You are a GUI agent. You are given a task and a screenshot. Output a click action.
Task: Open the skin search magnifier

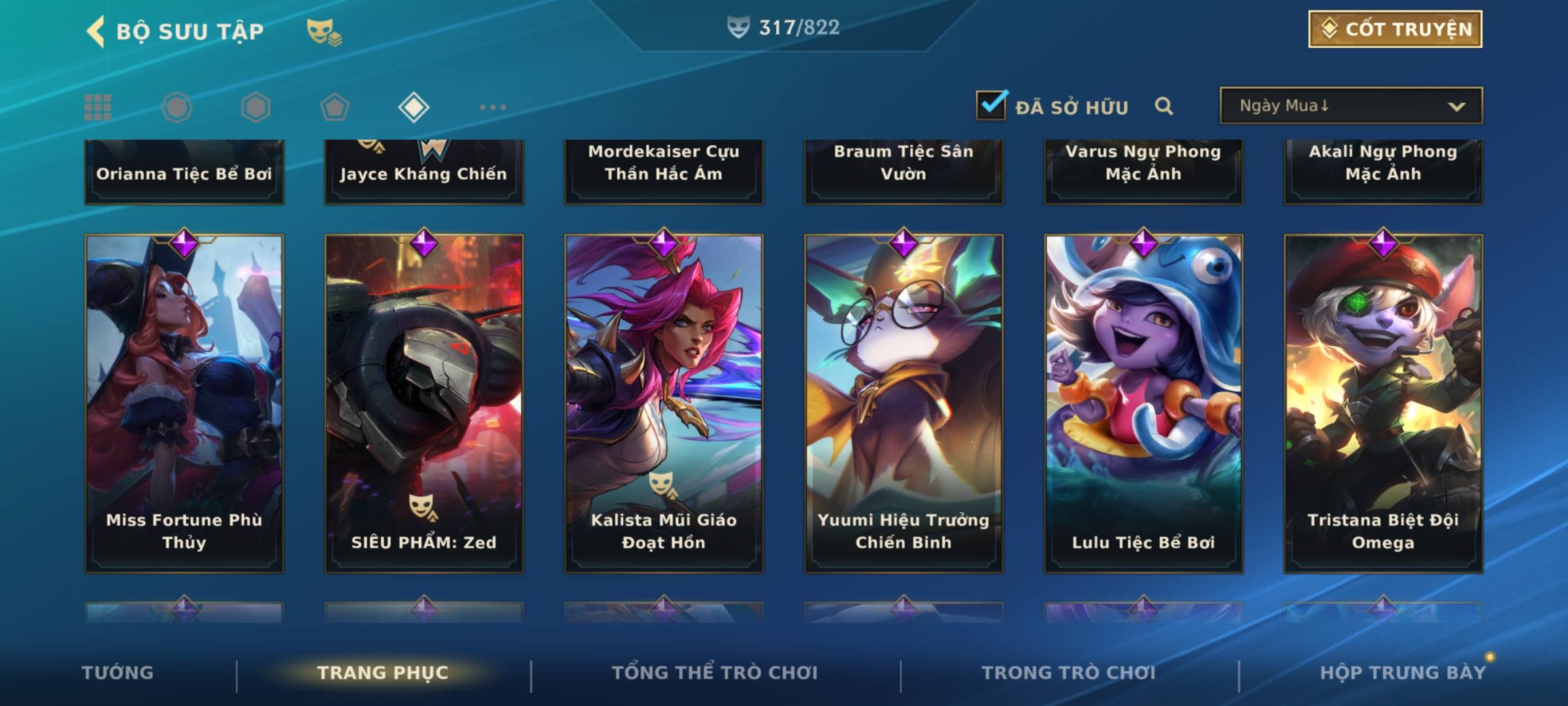1164,106
